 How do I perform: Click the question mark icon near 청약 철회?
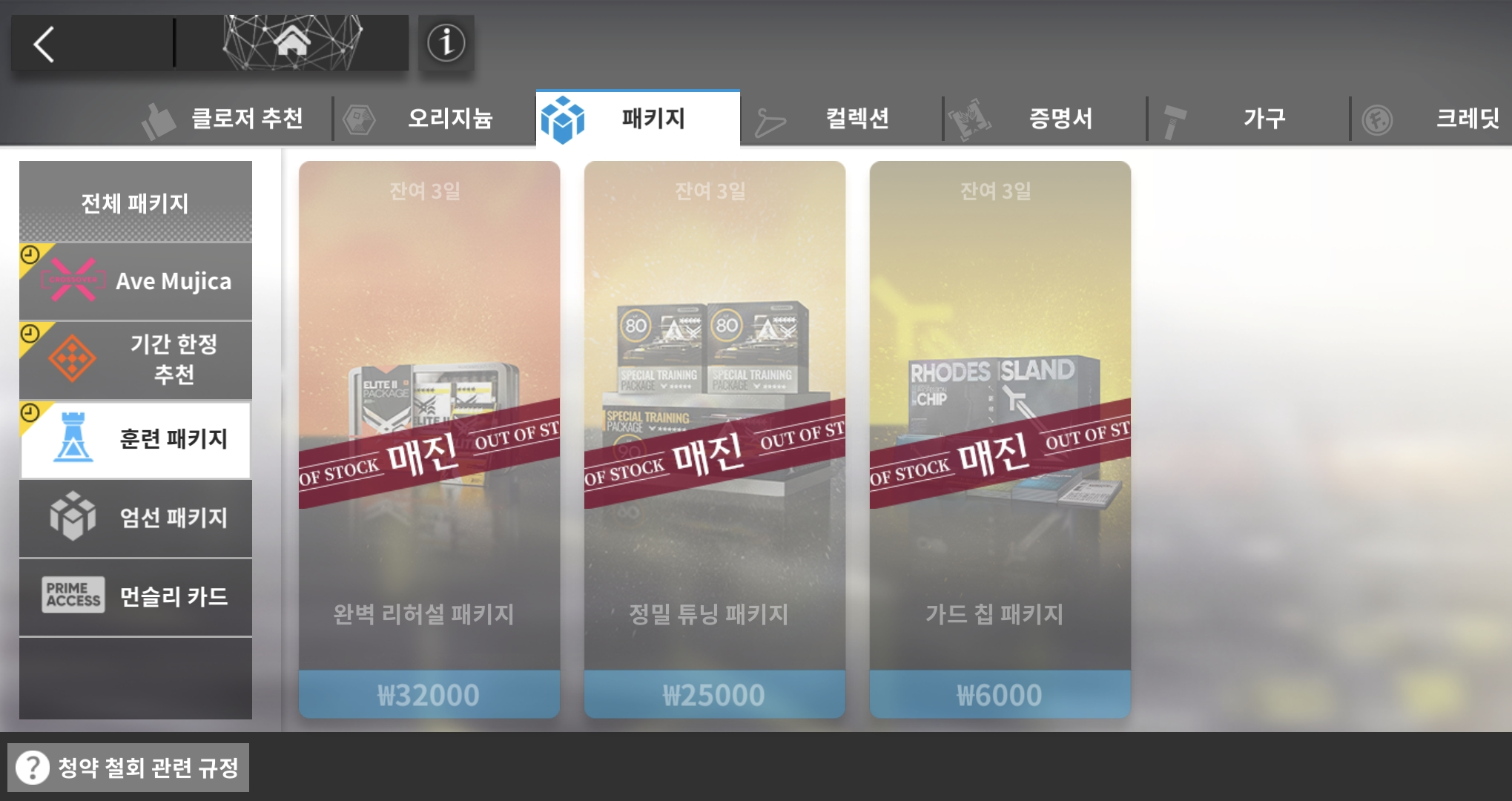pyautogui.click(x=31, y=768)
